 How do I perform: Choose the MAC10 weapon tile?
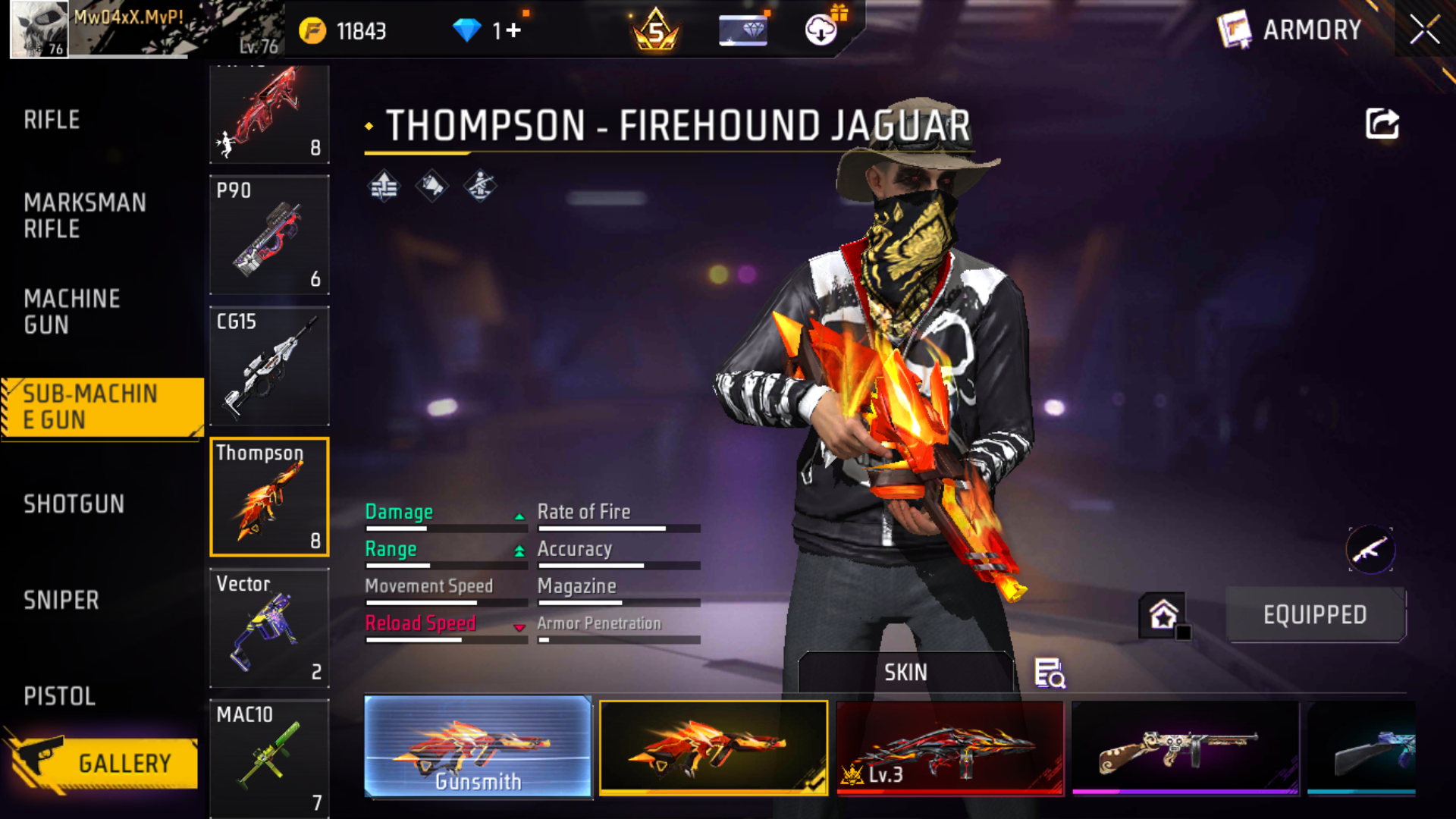269,758
